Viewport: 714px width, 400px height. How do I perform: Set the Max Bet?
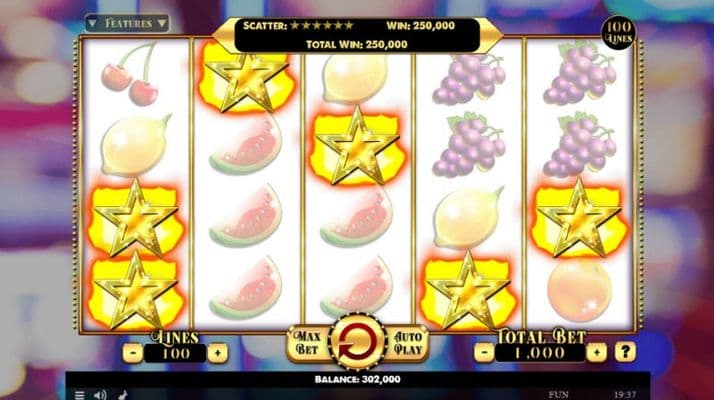pos(304,343)
